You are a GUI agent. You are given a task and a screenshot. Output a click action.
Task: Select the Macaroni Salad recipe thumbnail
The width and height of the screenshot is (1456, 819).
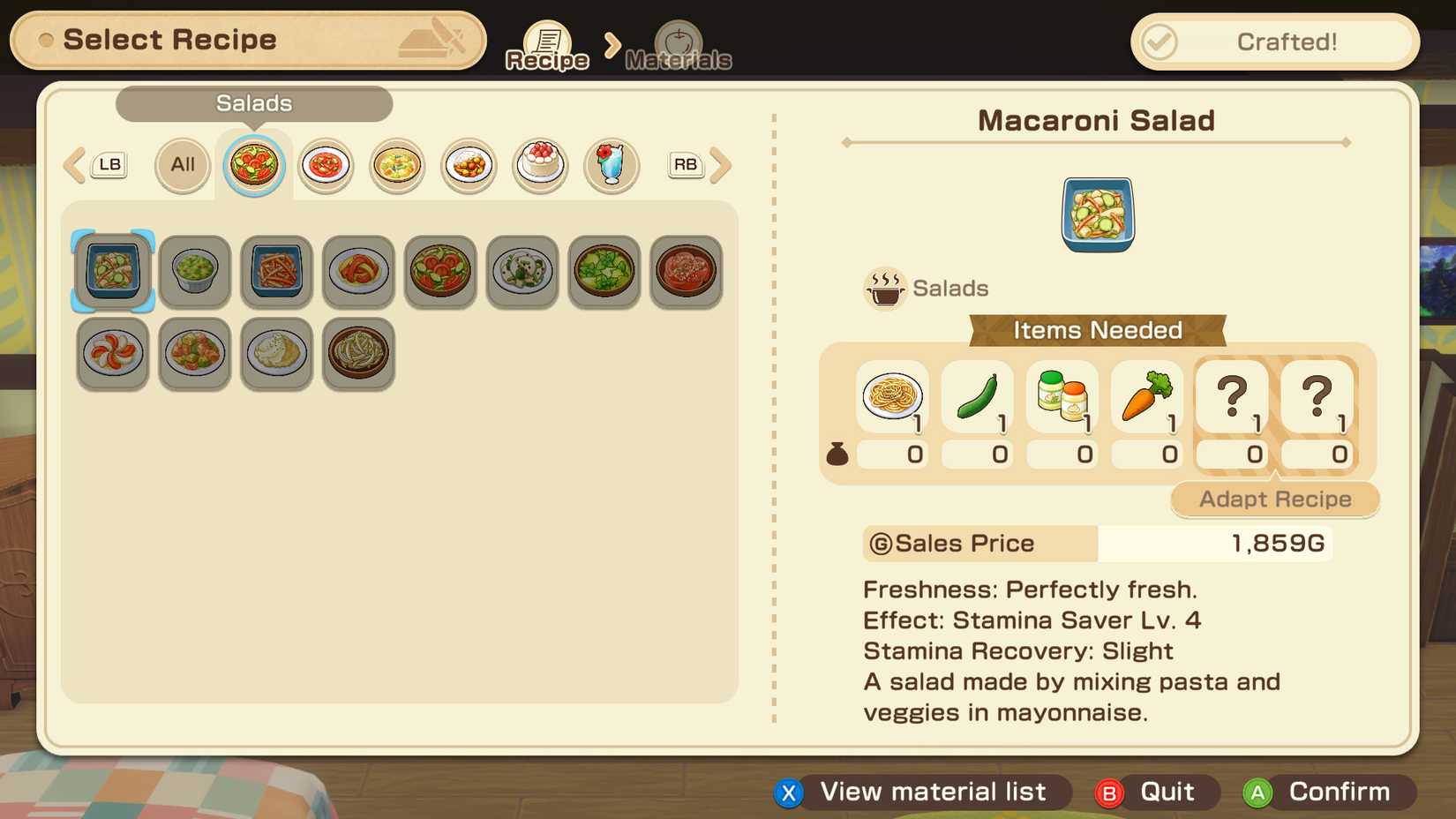pos(112,272)
